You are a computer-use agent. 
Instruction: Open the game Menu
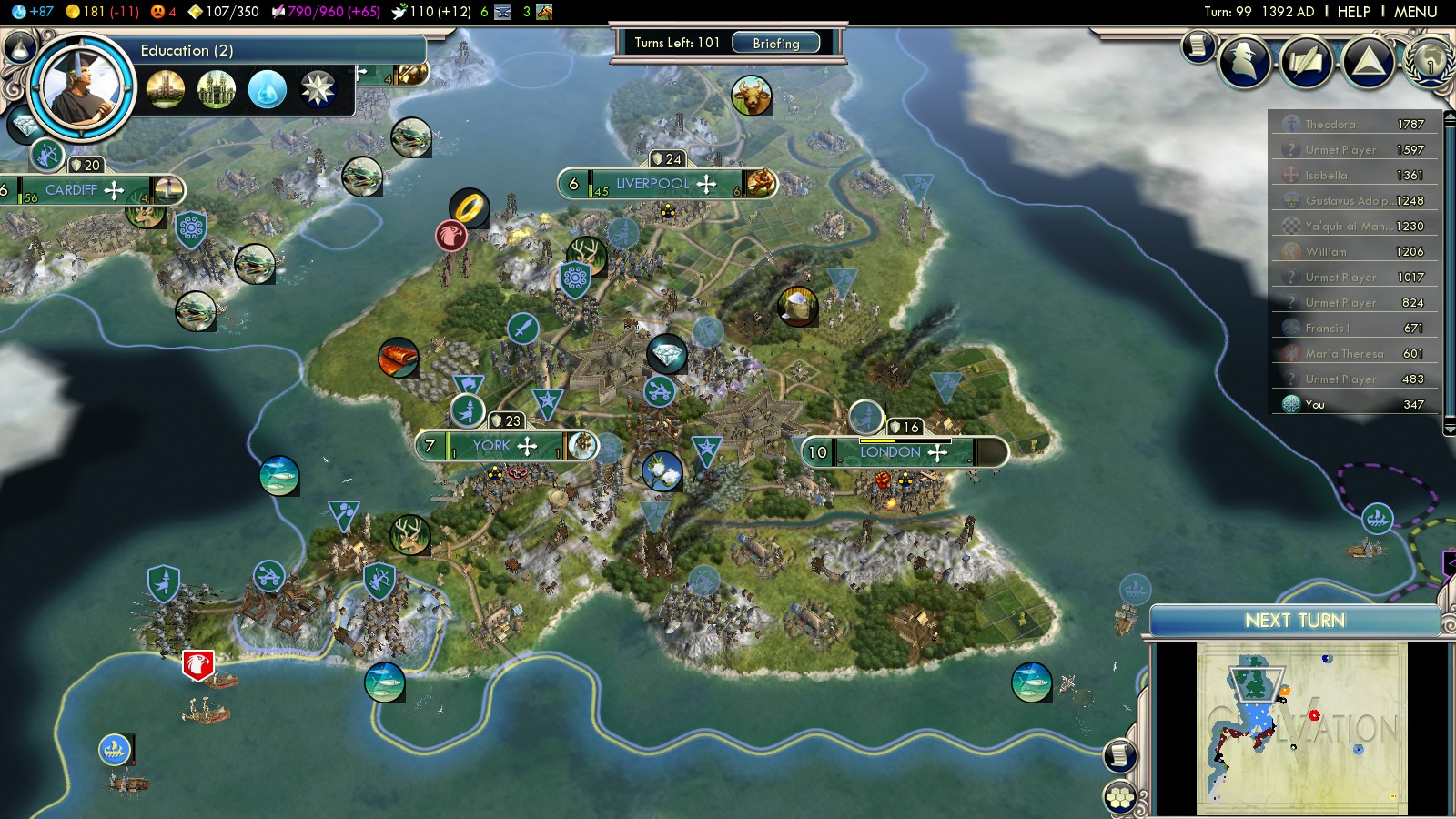tap(1415, 12)
